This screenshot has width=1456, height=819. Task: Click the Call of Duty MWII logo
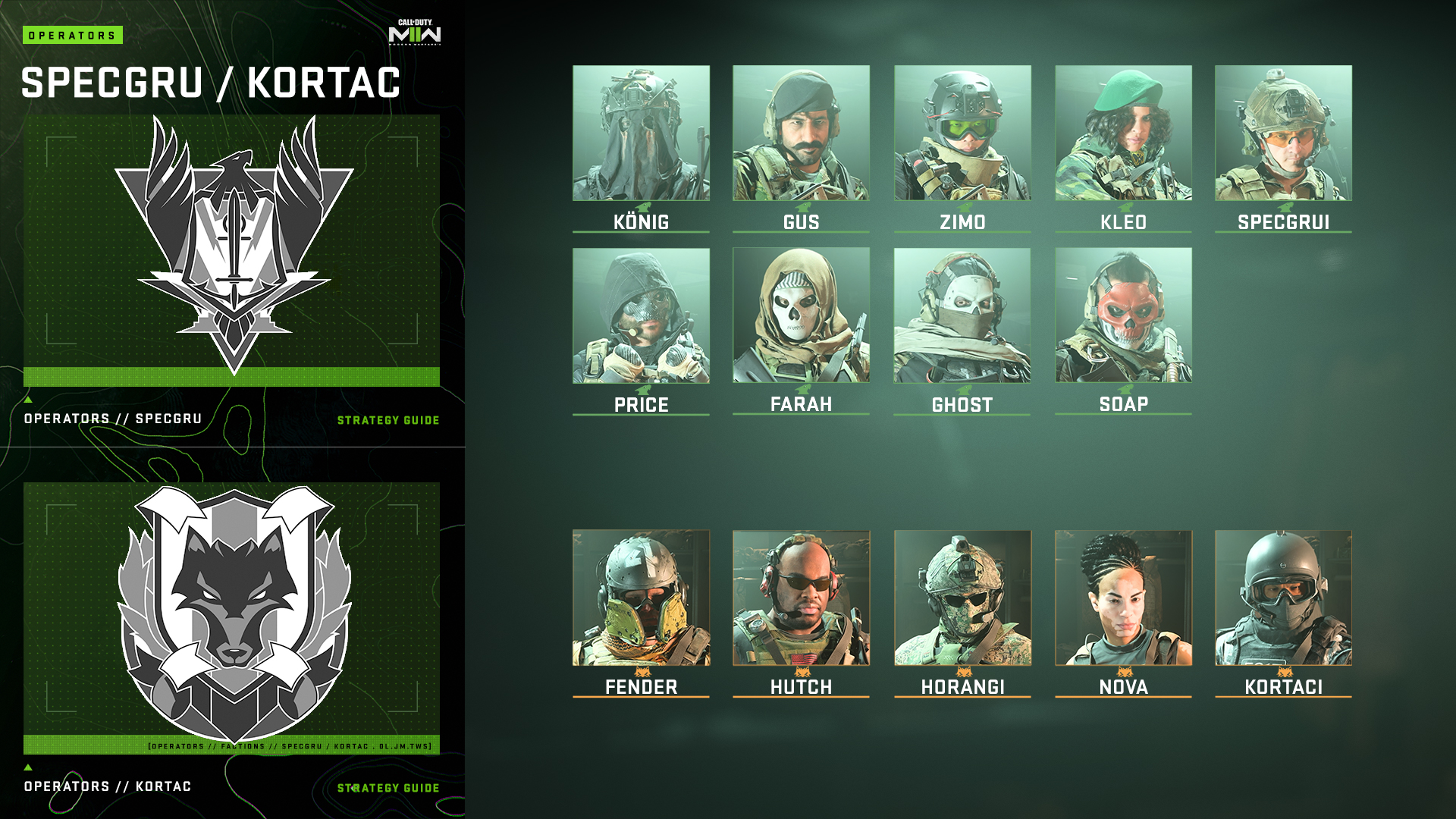(x=413, y=32)
